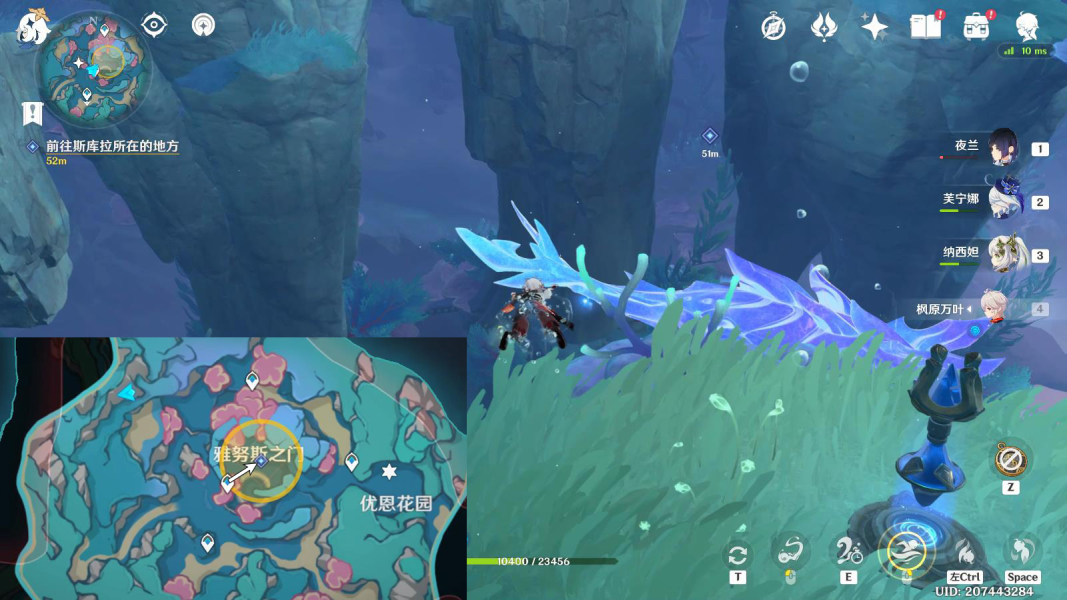Open the four-pointed star icon
Viewport: 1067px width, 600px height.
pyautogui.click(x=874, y=27)
